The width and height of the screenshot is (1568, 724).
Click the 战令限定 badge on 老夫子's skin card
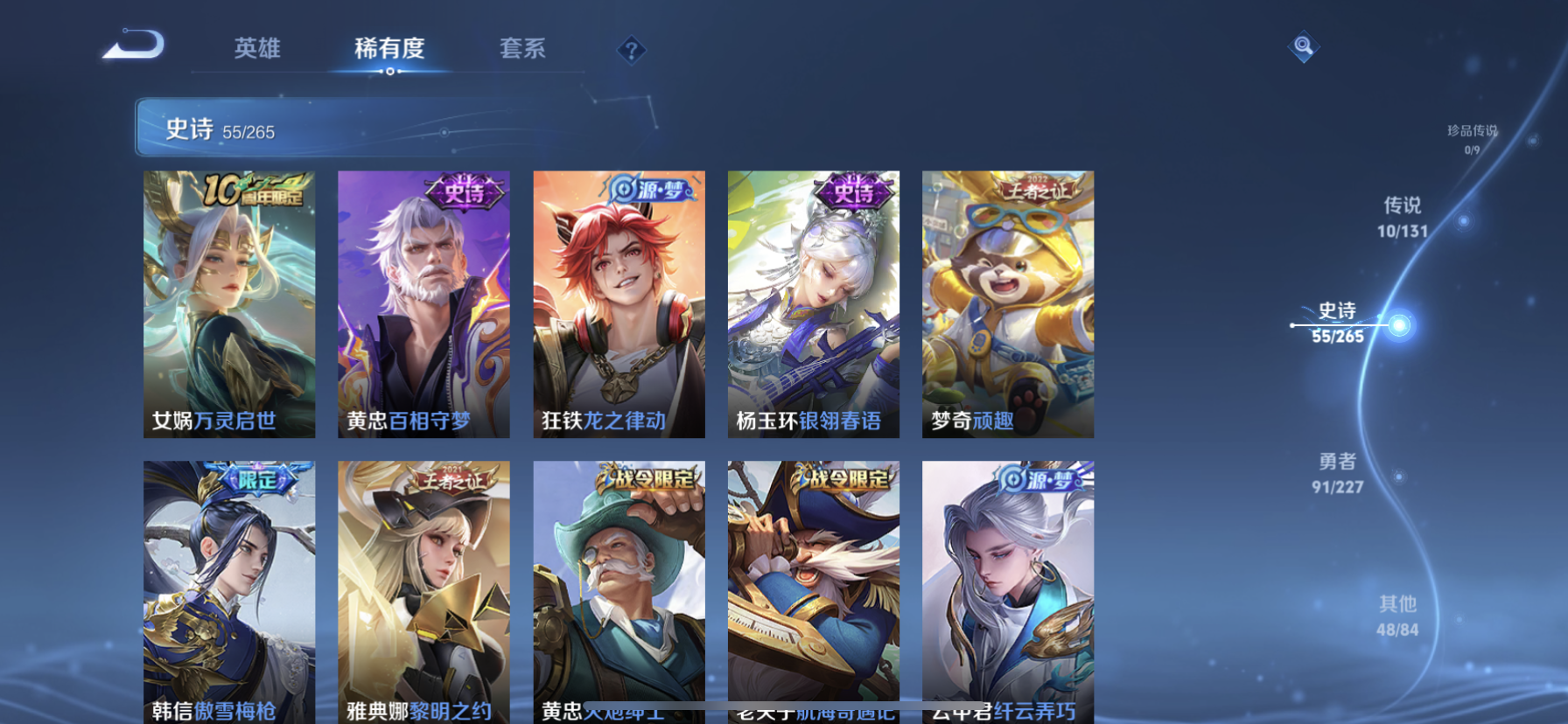pyautogui.click(x=841, y=477)
